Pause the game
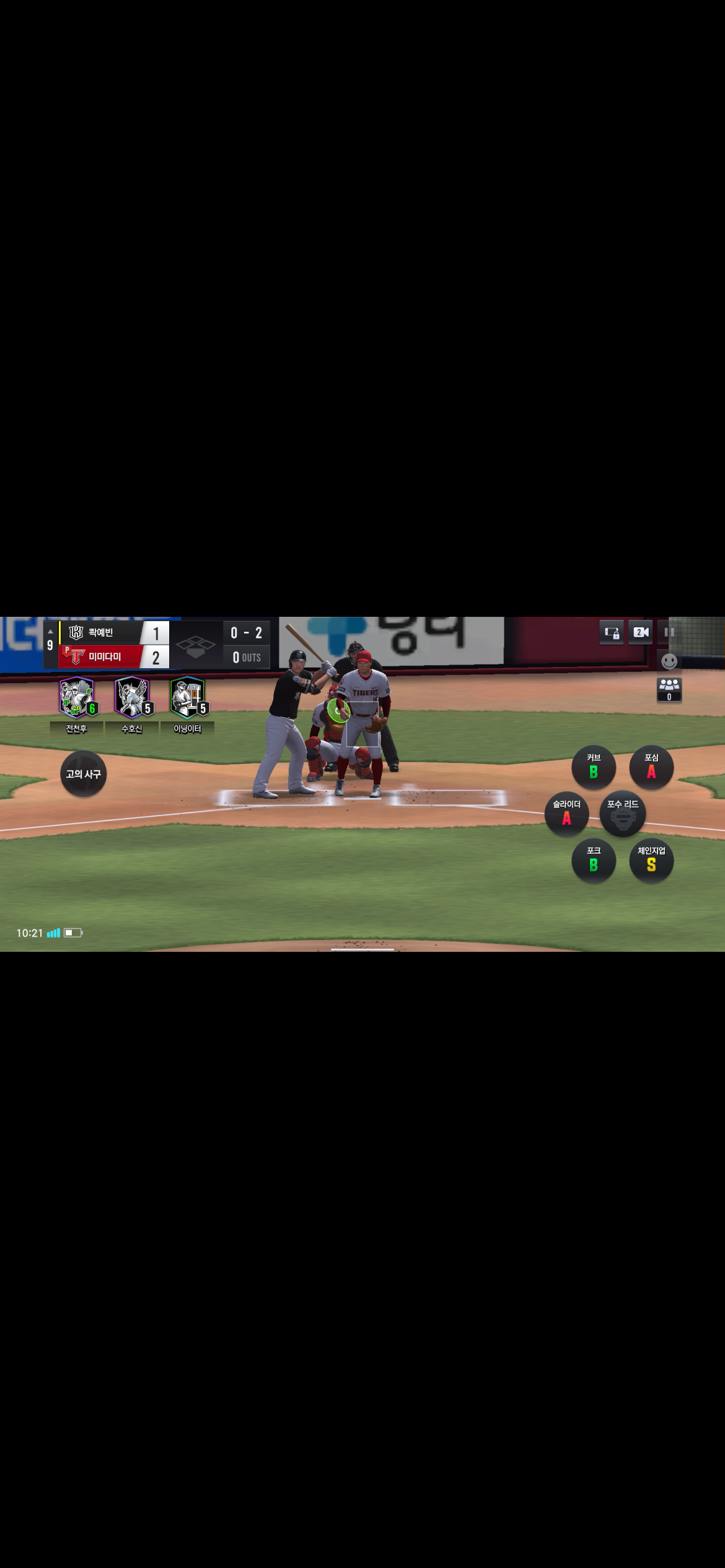 (669, 632)
